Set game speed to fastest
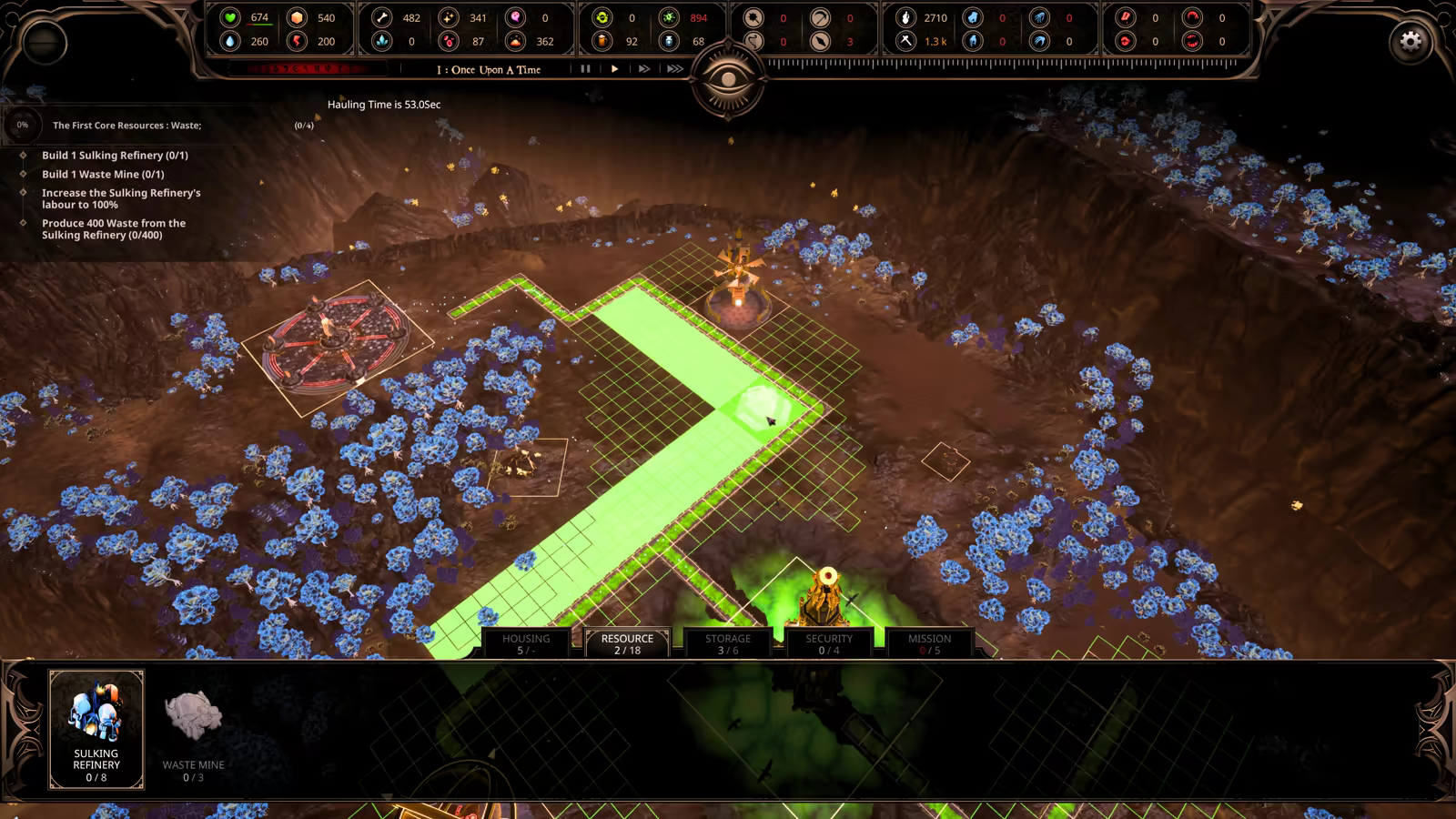Image resolution: width=1456 pixels, height=819 pixels. [674, 69]
